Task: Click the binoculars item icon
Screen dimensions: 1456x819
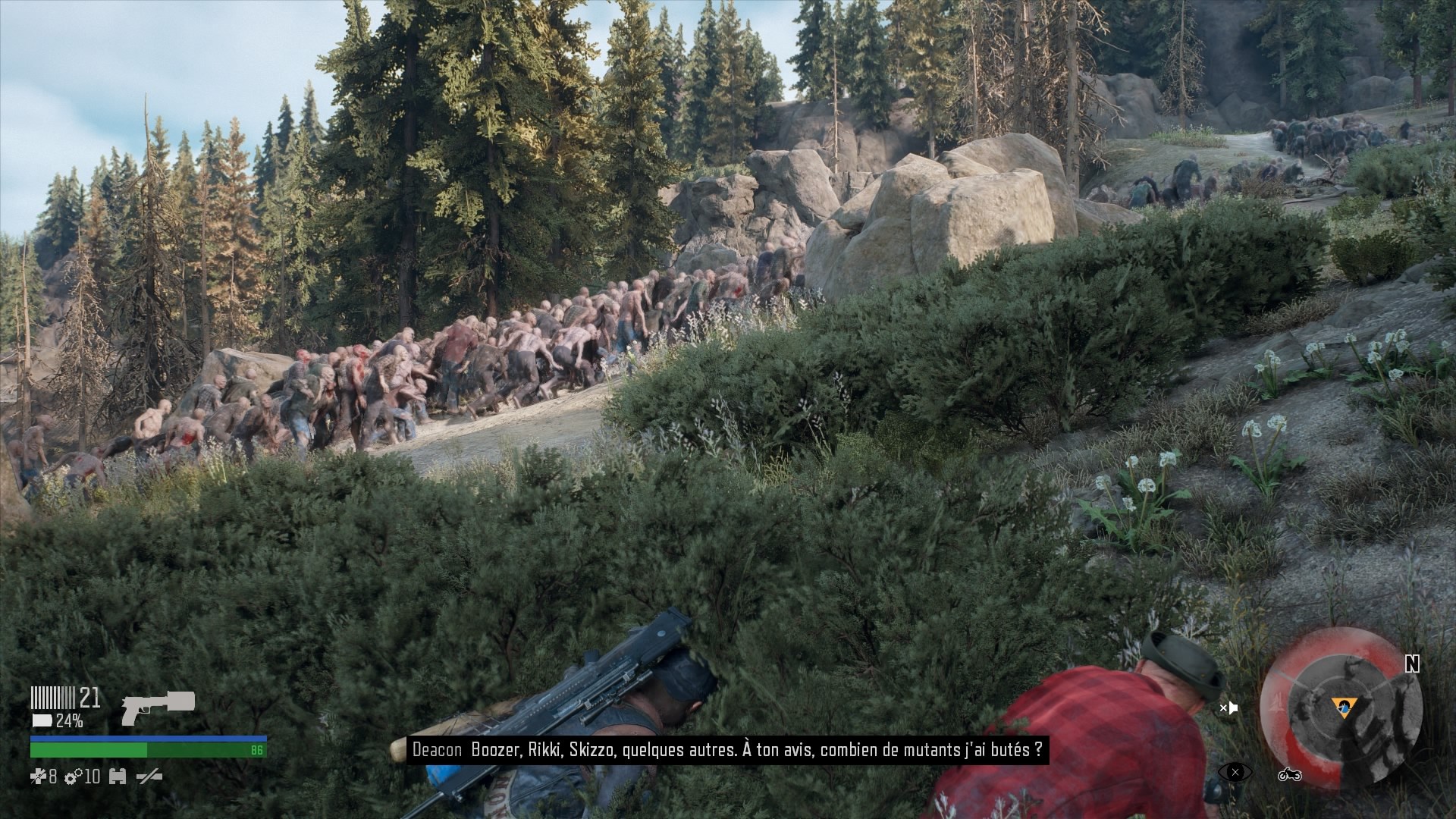Action: pyautogui.click(x=118, y=777)
